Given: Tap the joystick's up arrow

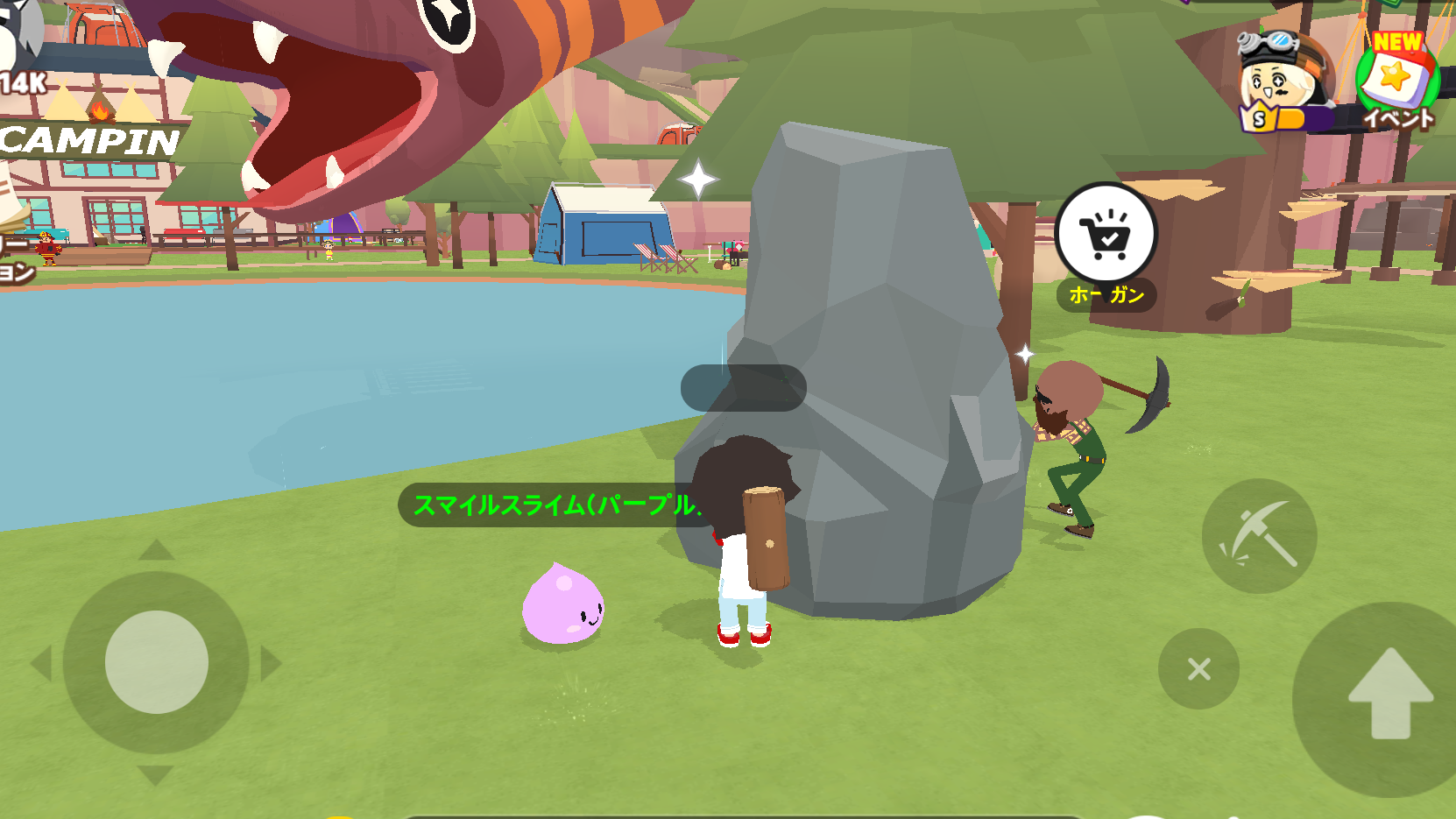Looking at the screenshot, I should pos(157,550).
